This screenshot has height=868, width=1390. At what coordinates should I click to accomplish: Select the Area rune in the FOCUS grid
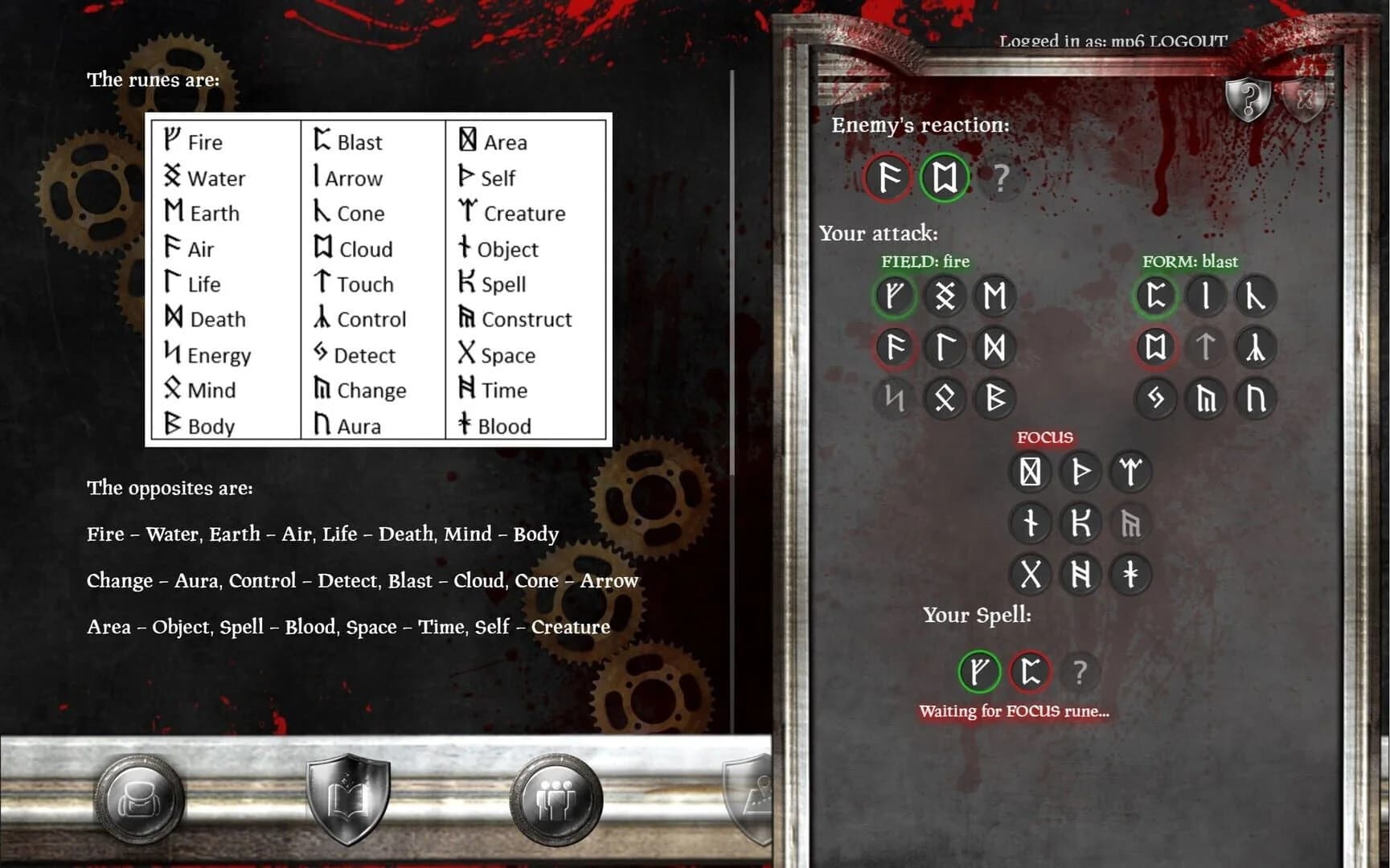(1031, 473)
